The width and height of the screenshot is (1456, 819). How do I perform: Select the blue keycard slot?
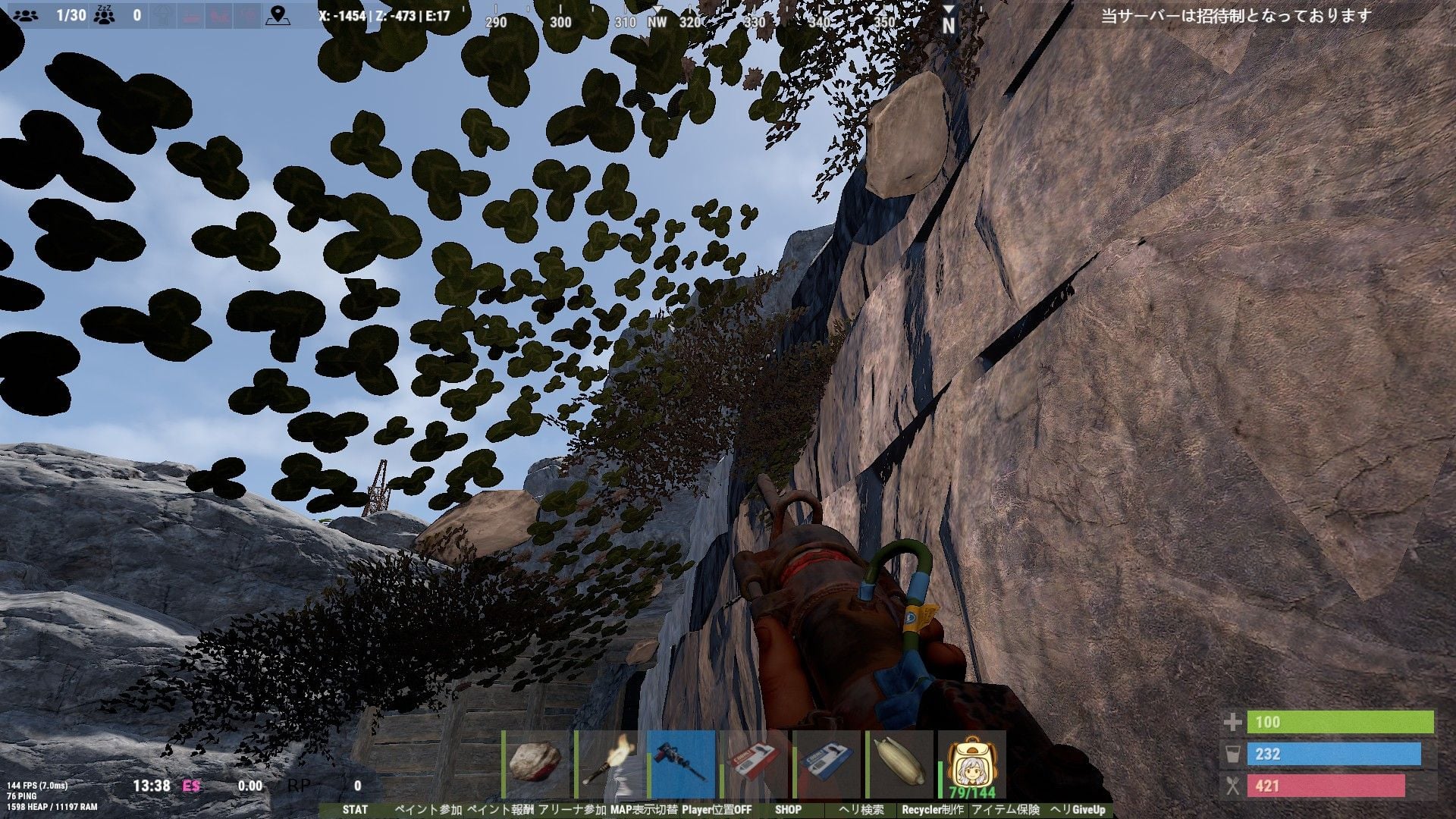tap(827, 764)
